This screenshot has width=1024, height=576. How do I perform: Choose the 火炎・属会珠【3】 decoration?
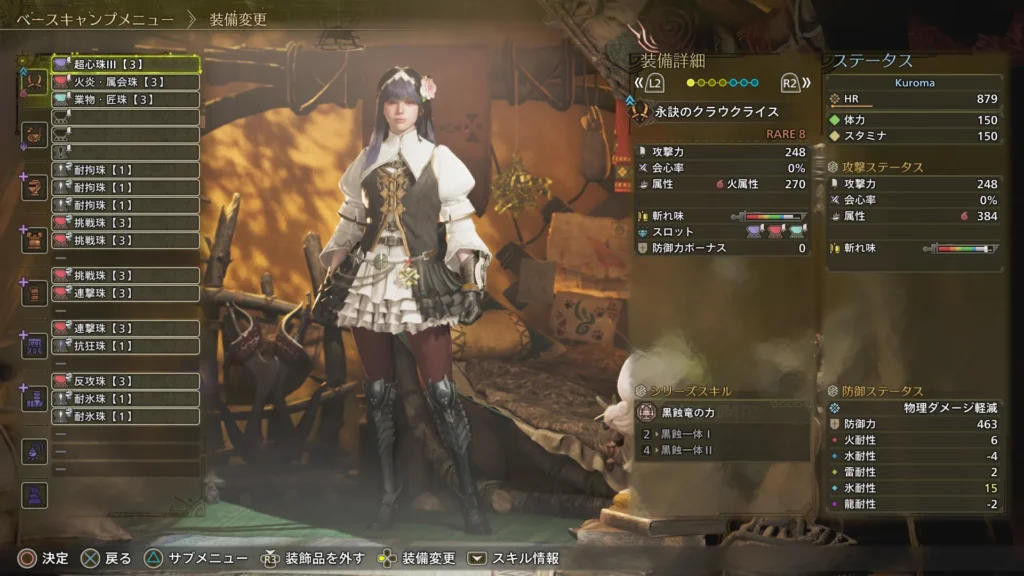125,82
